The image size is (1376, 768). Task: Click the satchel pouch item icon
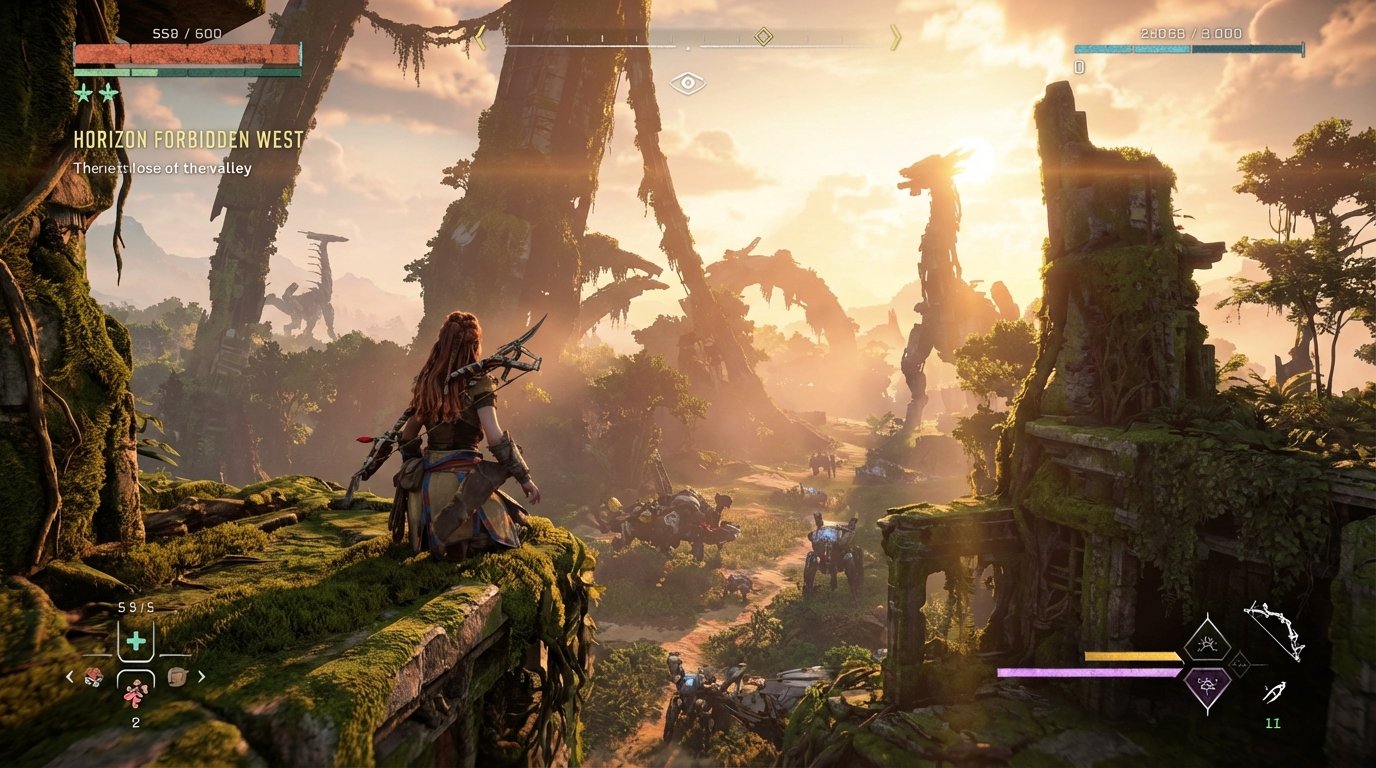tap(177, 677)
